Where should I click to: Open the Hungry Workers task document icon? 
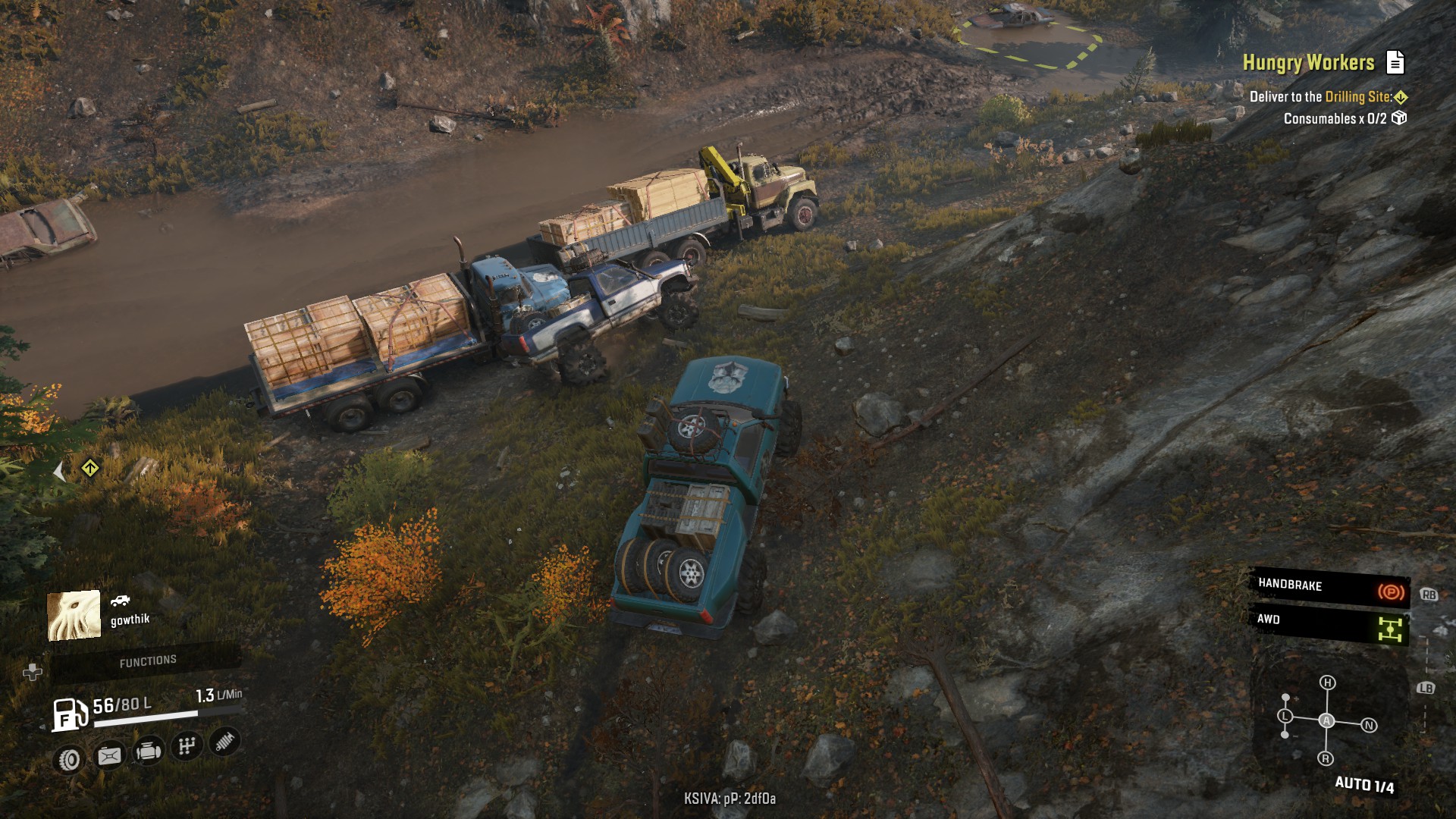point(1395,62)
